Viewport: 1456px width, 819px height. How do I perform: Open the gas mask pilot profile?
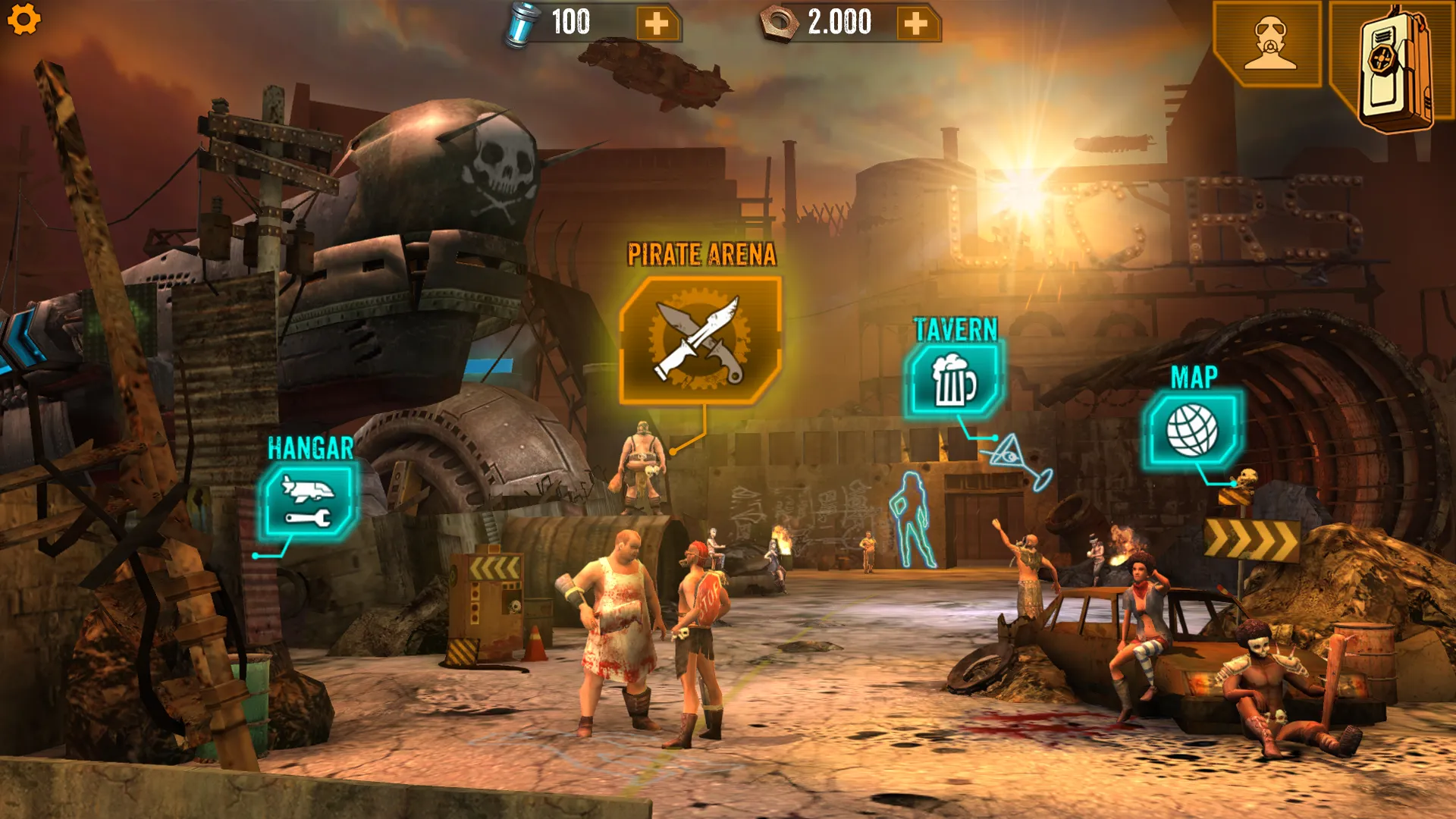coord(1269,44)
